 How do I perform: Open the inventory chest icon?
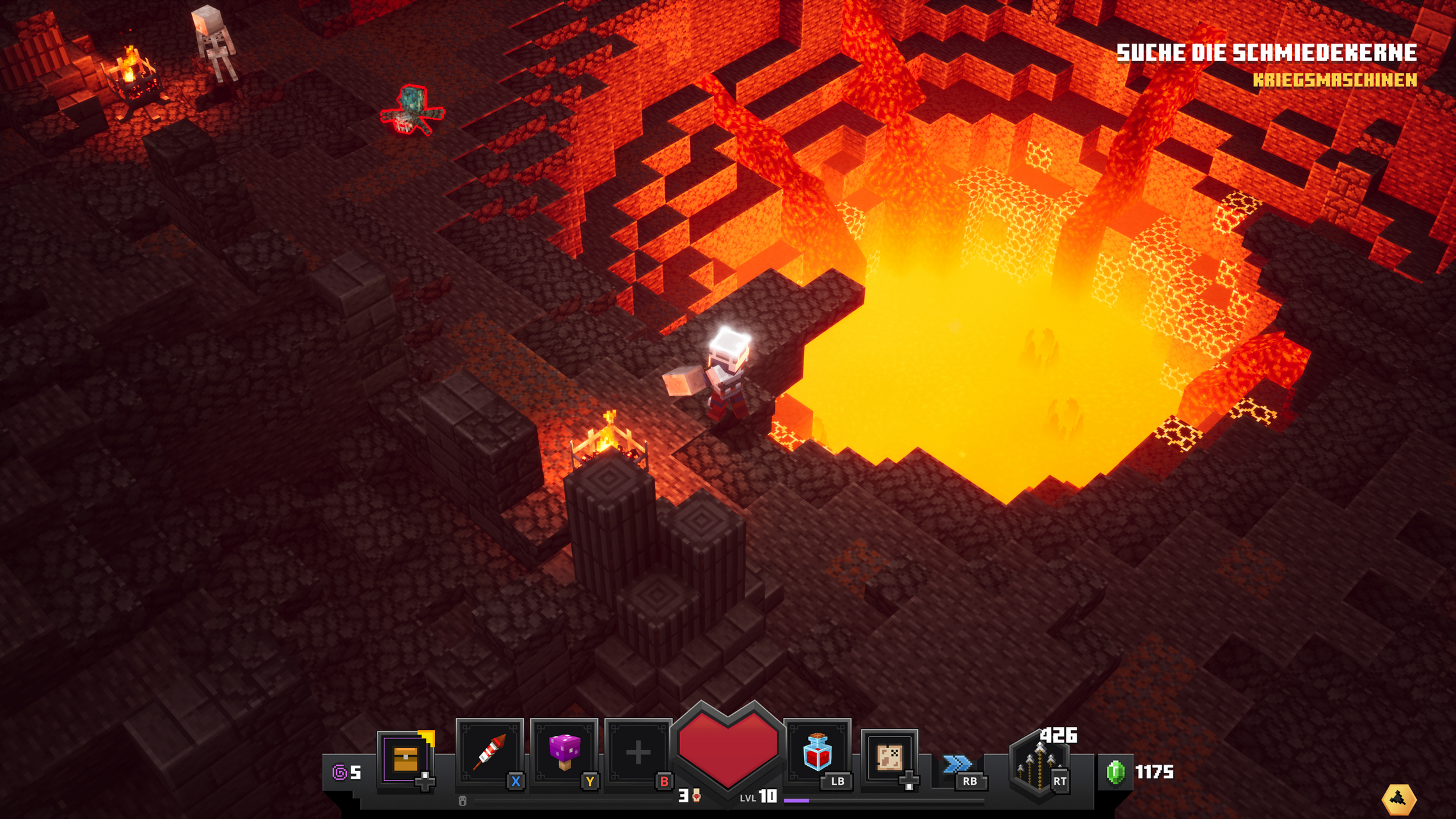pyautogui.click(x=406, y=759)
